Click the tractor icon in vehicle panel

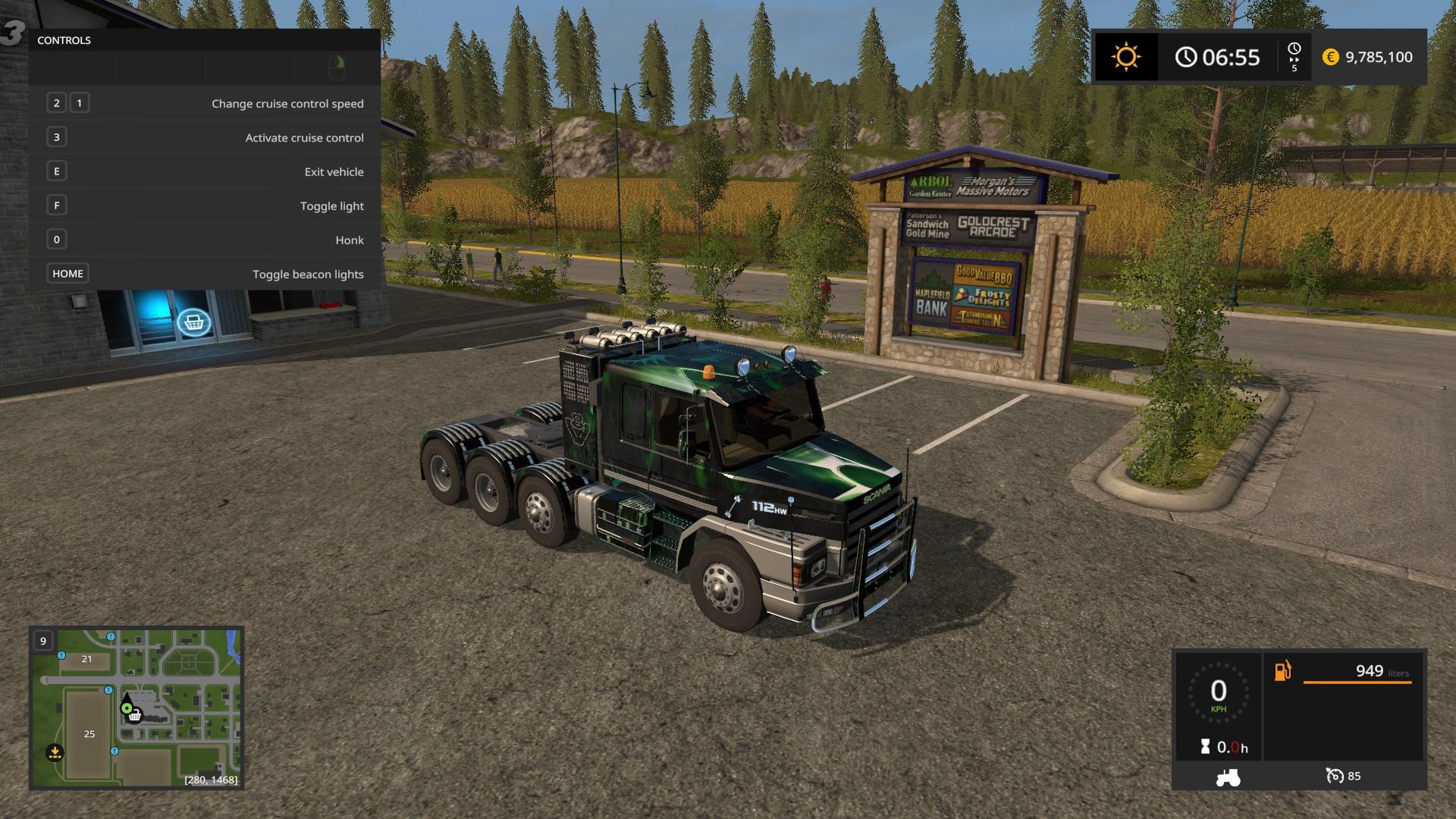coord(1227,777)
